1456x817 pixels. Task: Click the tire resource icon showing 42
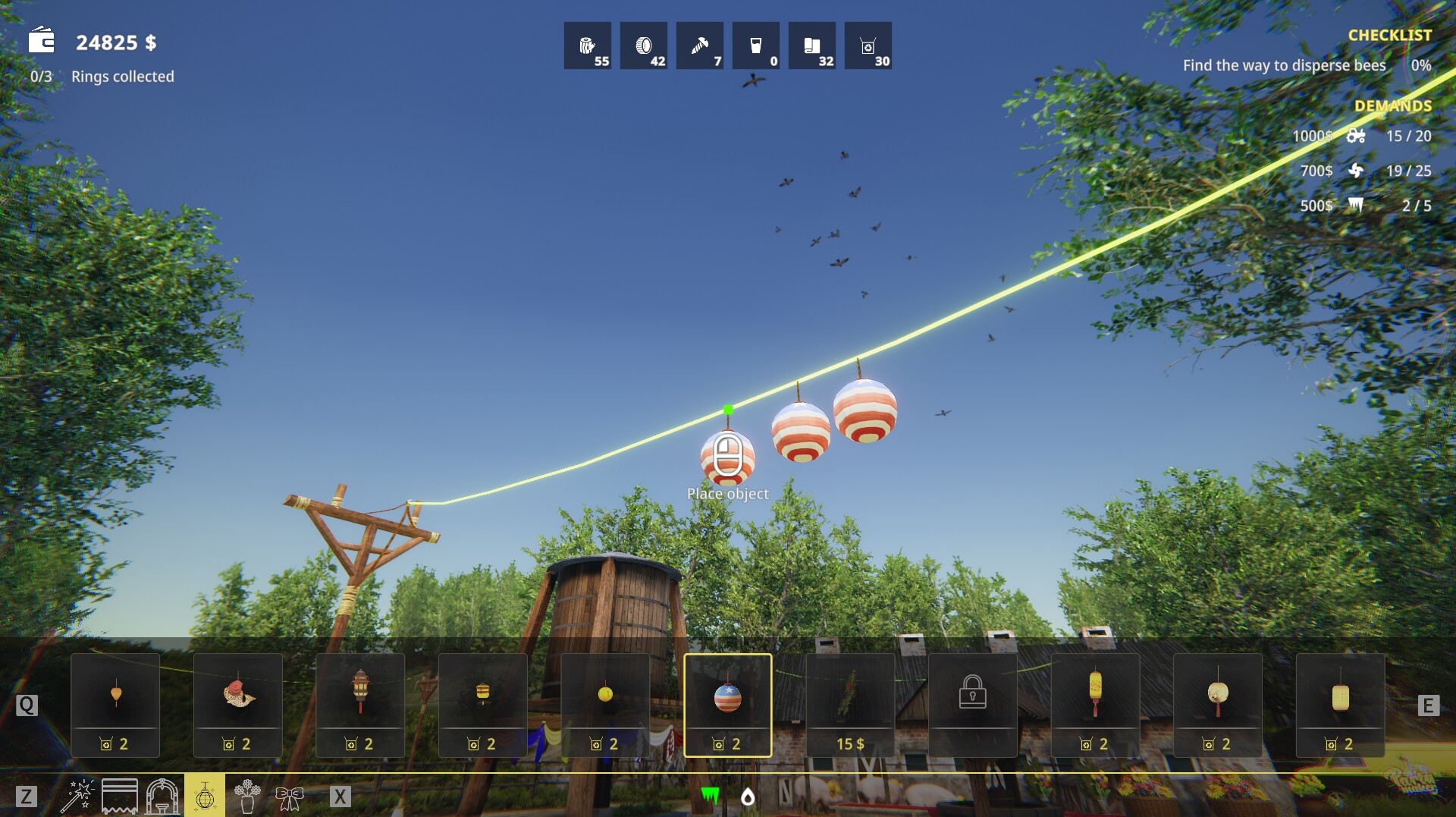coord(644,46)
